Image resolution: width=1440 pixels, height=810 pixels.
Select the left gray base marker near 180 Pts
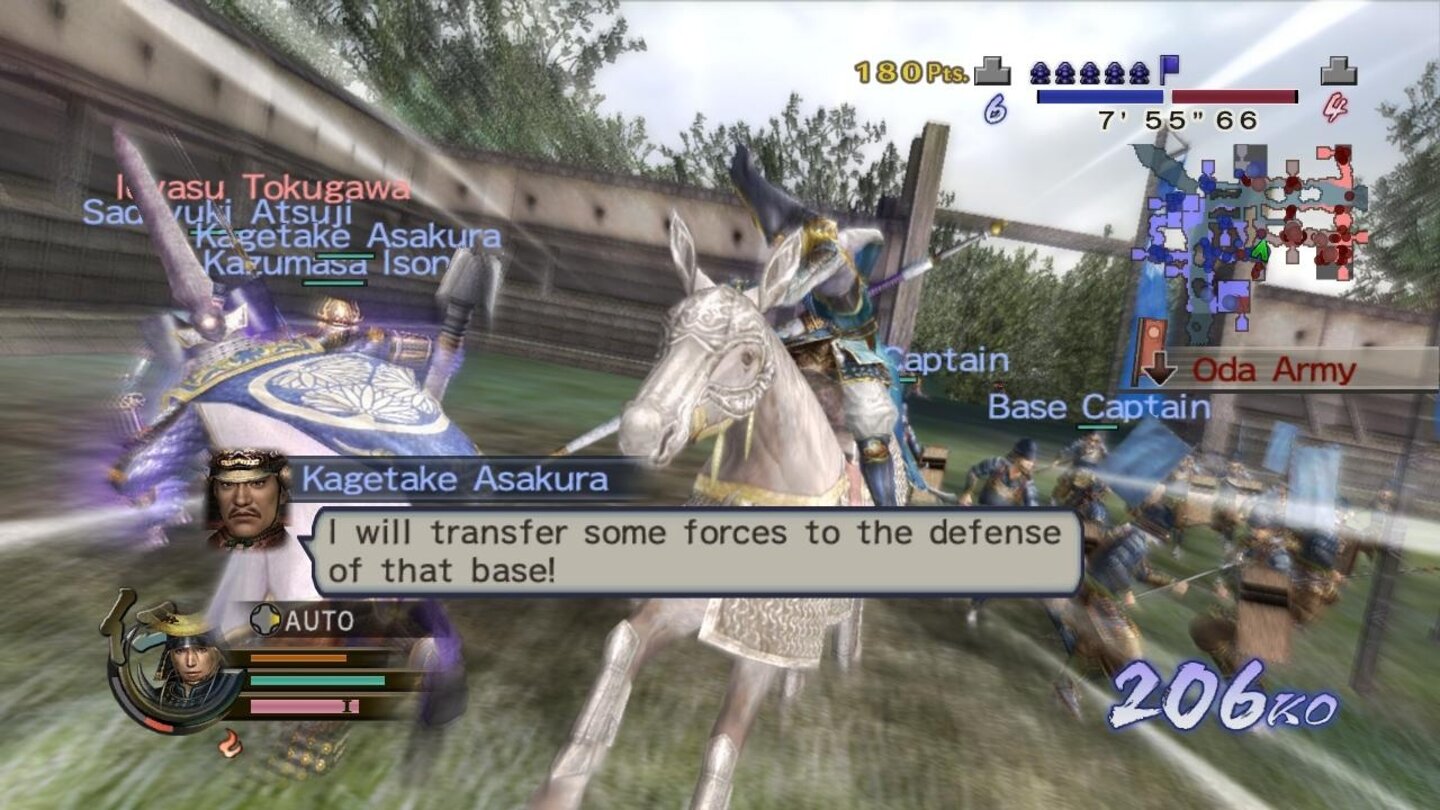click(992, 73)
